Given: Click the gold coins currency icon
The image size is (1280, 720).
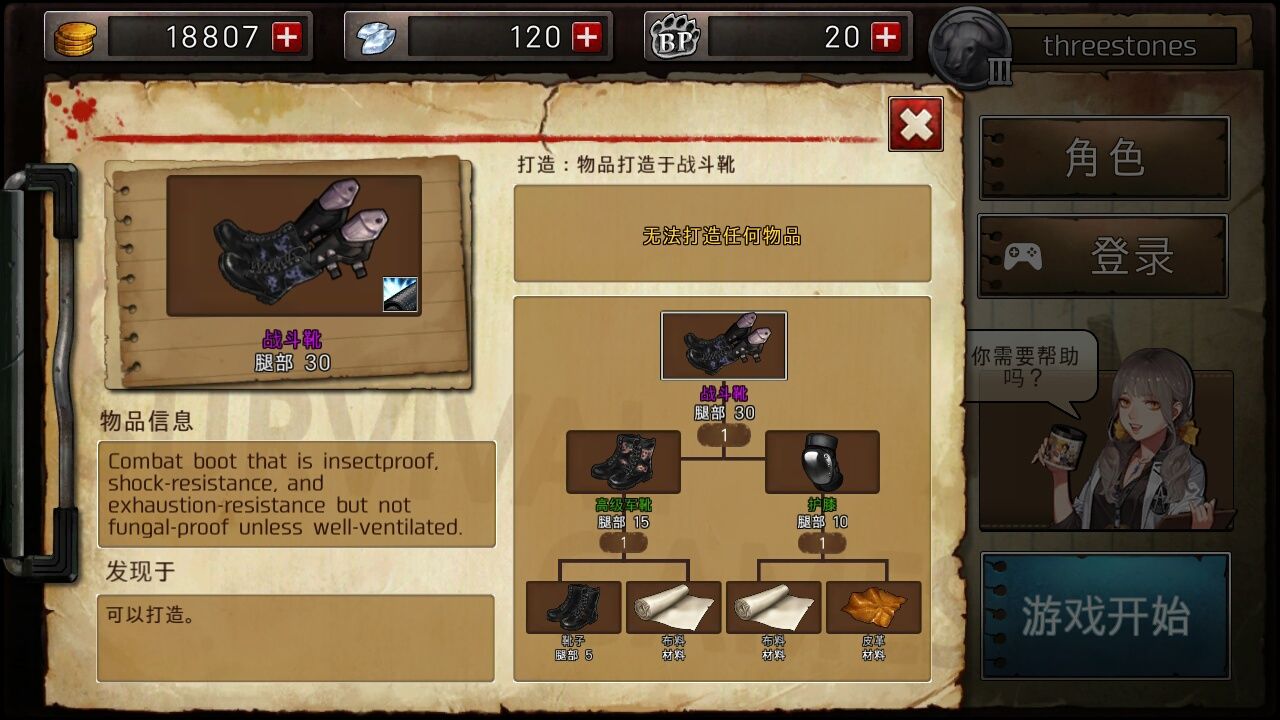Looking at the screenshot, I should click(71, 36).
